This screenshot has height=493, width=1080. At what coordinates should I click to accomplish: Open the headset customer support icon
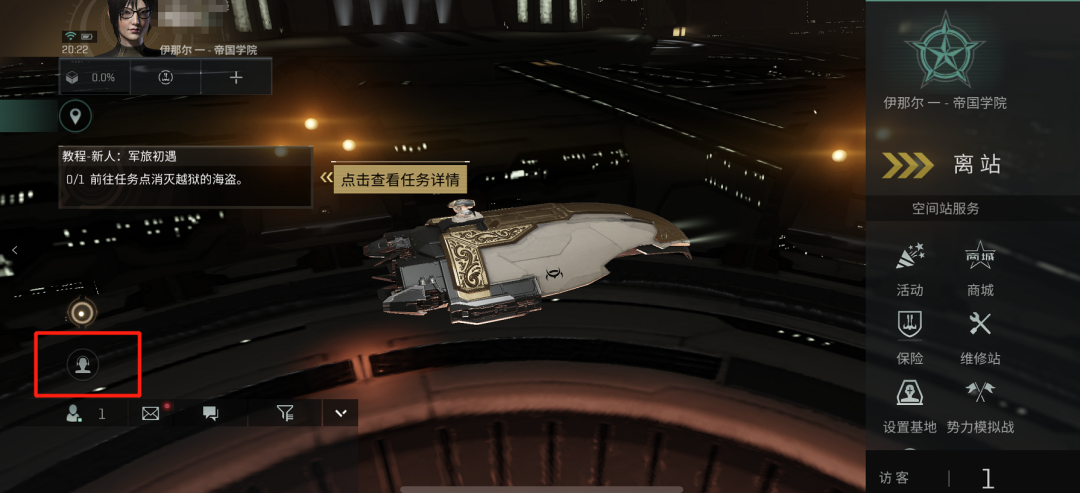pyautogui.click(x=82, y=365)
